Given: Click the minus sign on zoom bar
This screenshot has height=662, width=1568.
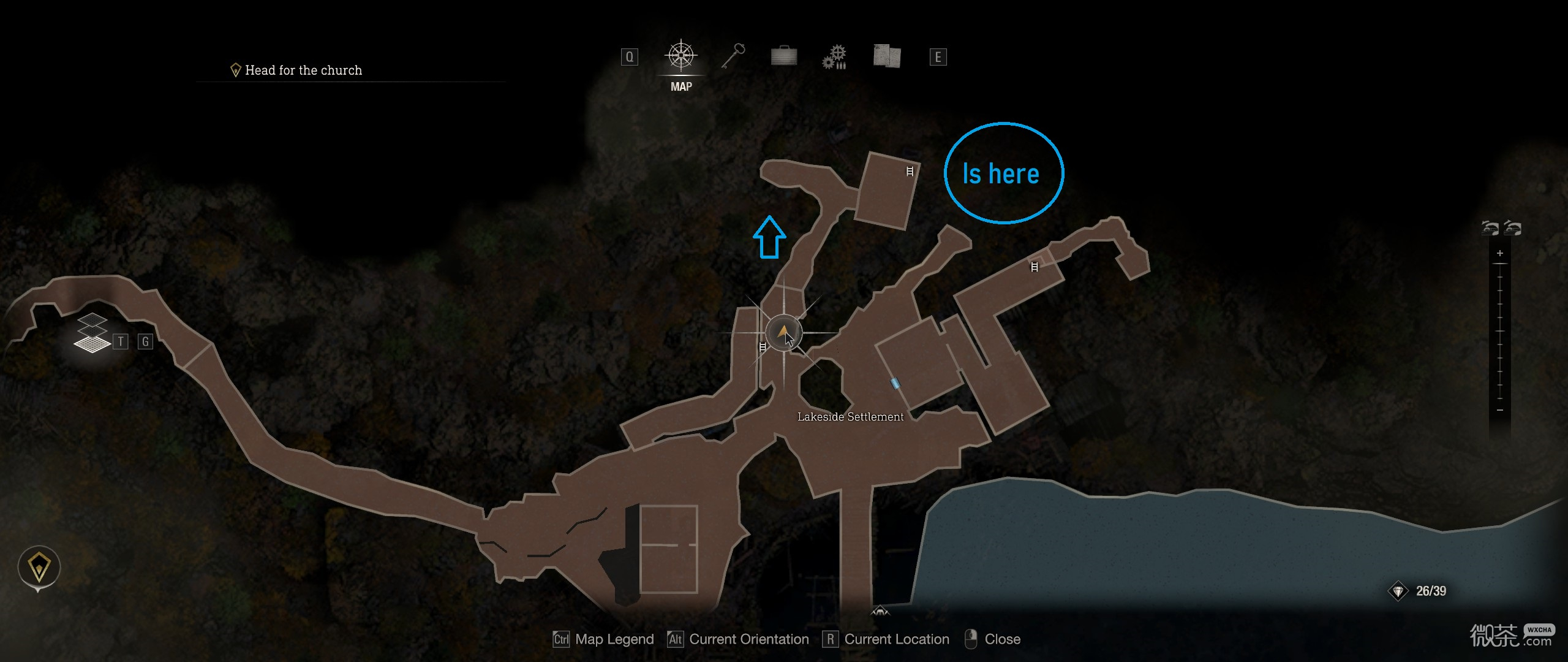Looking at the screenshot, I should [1499, 409].
